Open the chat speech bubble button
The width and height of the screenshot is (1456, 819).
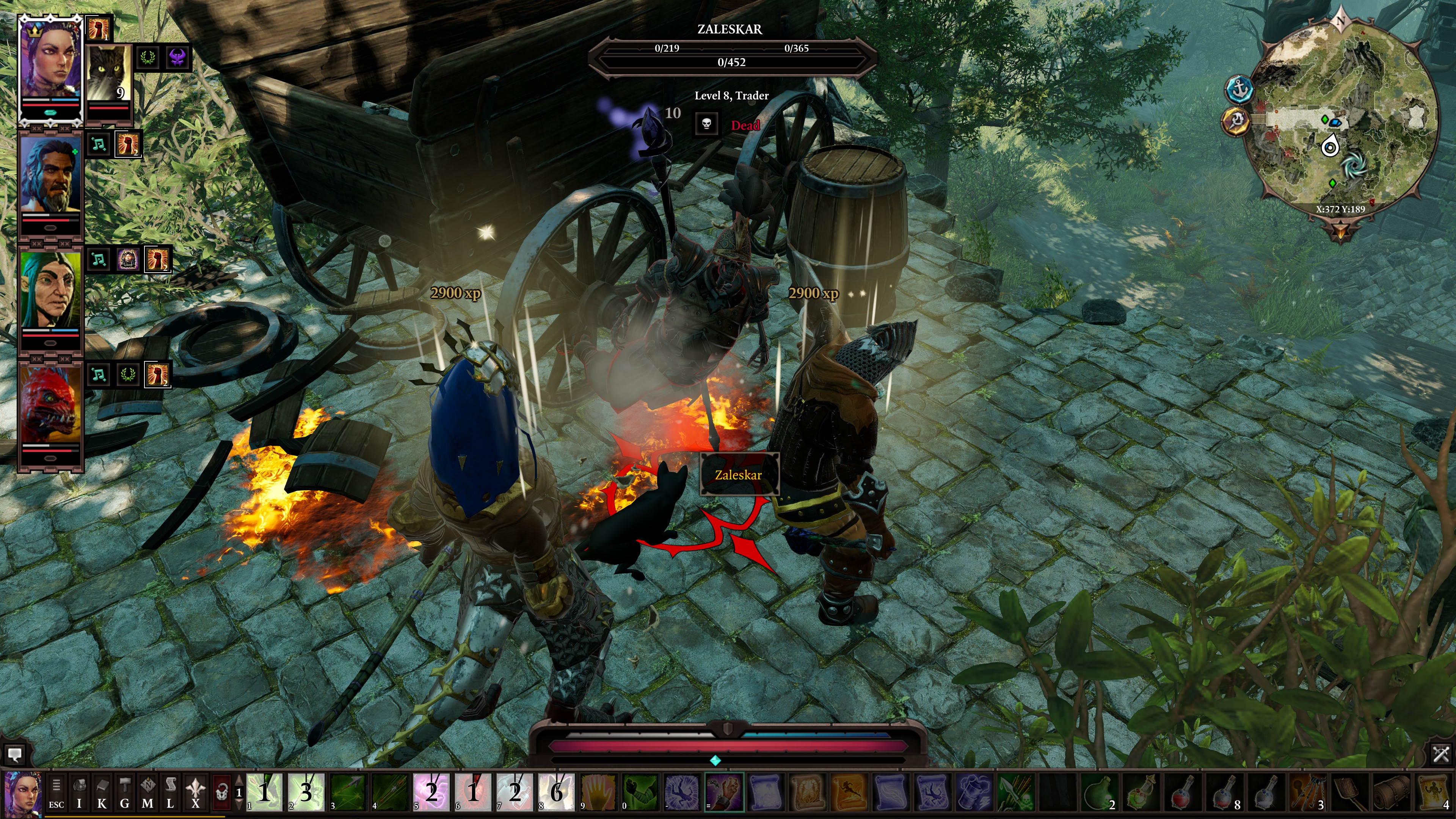[x=15, y=754]
